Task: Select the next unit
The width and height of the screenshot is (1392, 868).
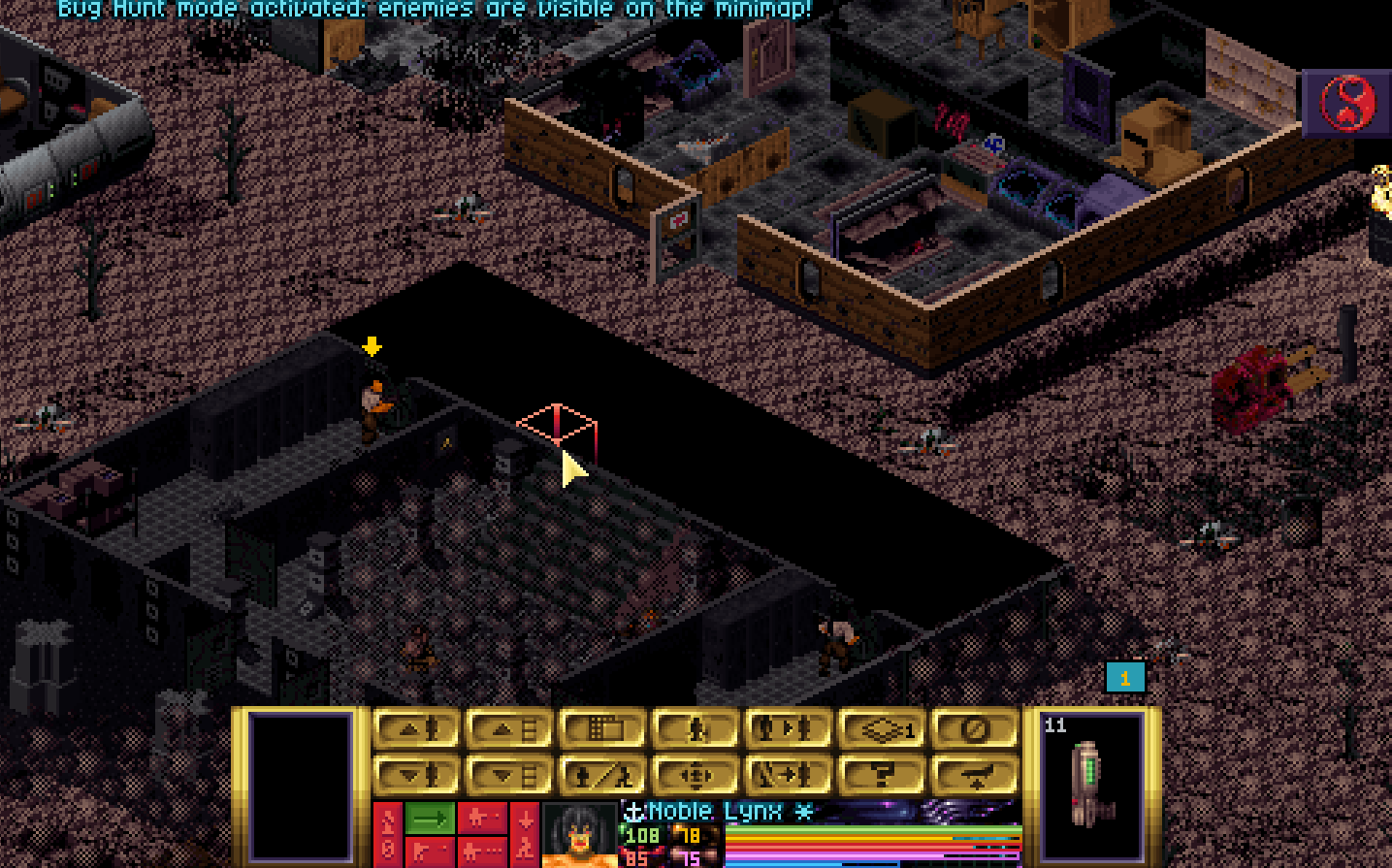Action: [788, 729]
